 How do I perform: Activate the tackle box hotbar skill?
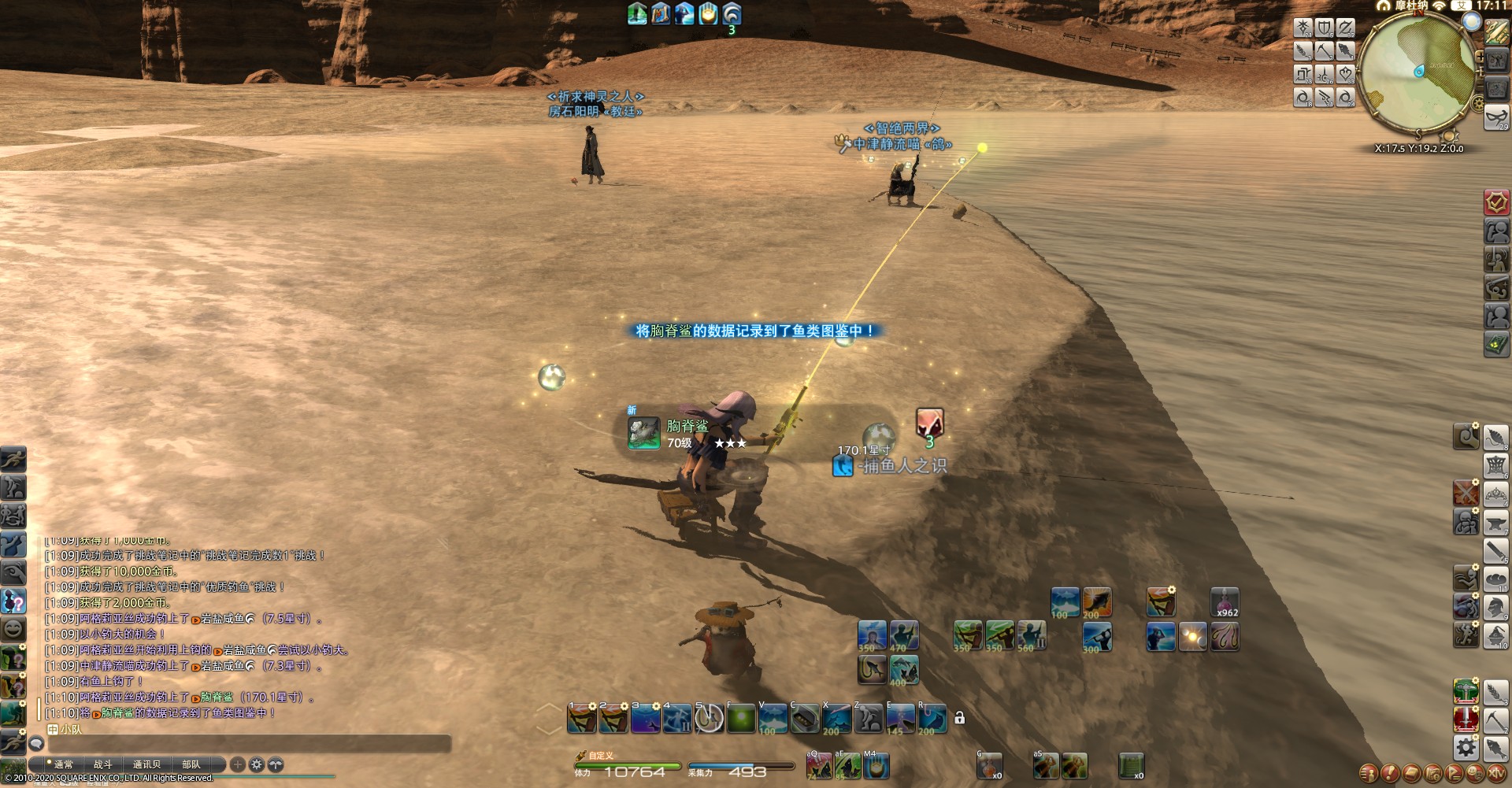(x=804, y=719)
